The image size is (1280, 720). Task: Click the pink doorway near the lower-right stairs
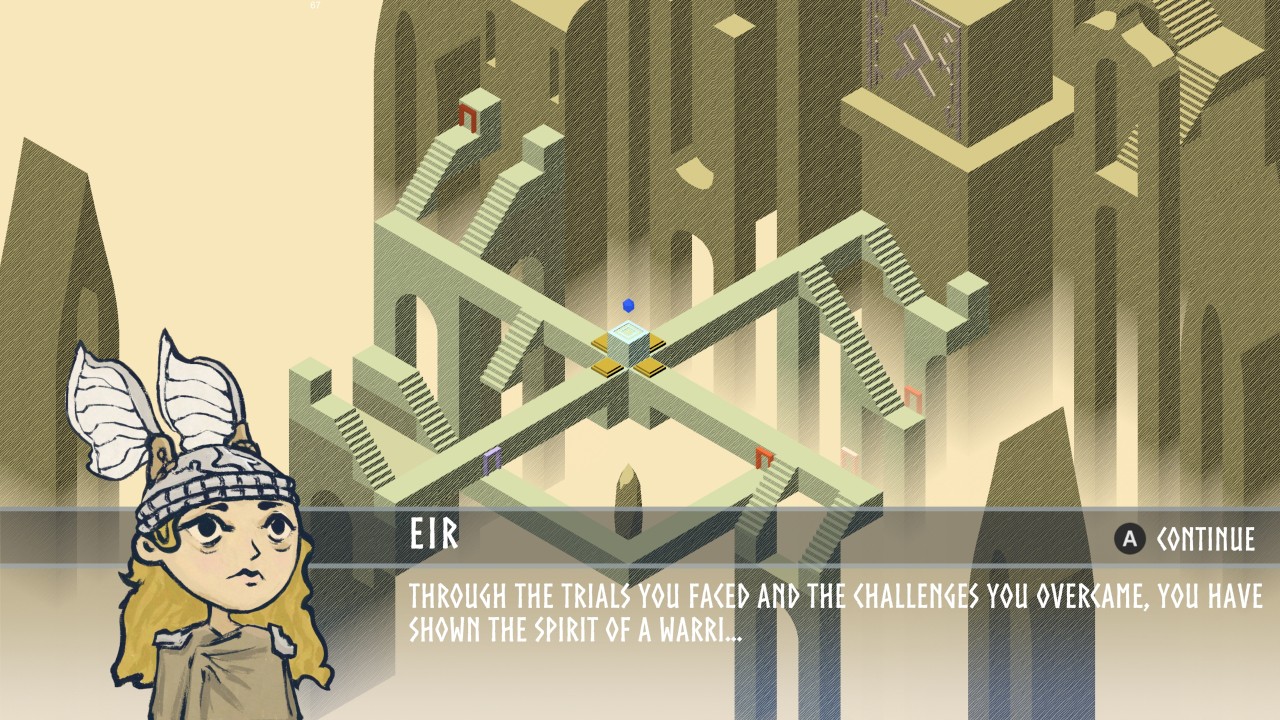tap(850, 460)
